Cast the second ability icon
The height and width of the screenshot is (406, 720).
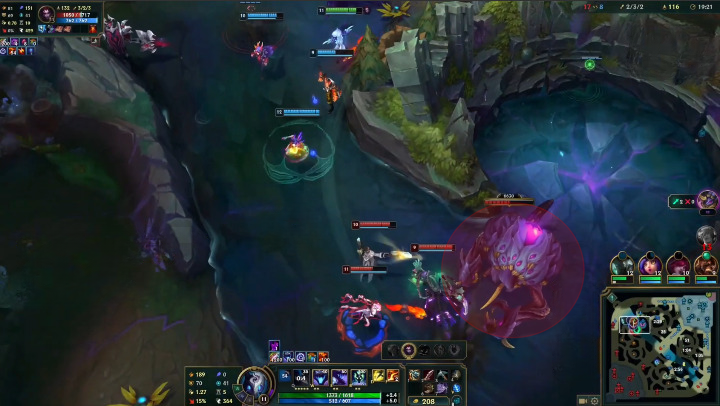point(321,378)
